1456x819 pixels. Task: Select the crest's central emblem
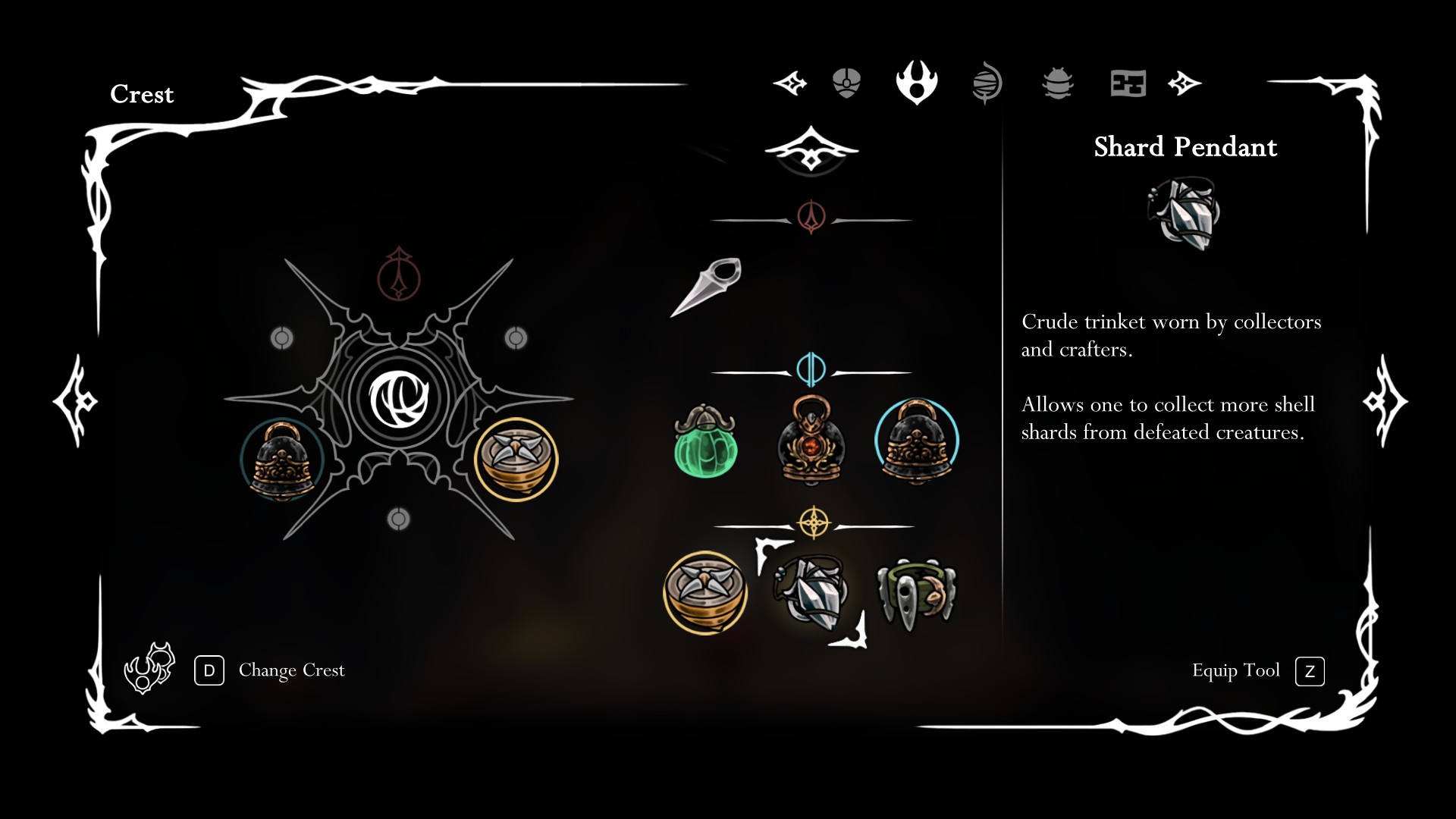pos(399,399)
